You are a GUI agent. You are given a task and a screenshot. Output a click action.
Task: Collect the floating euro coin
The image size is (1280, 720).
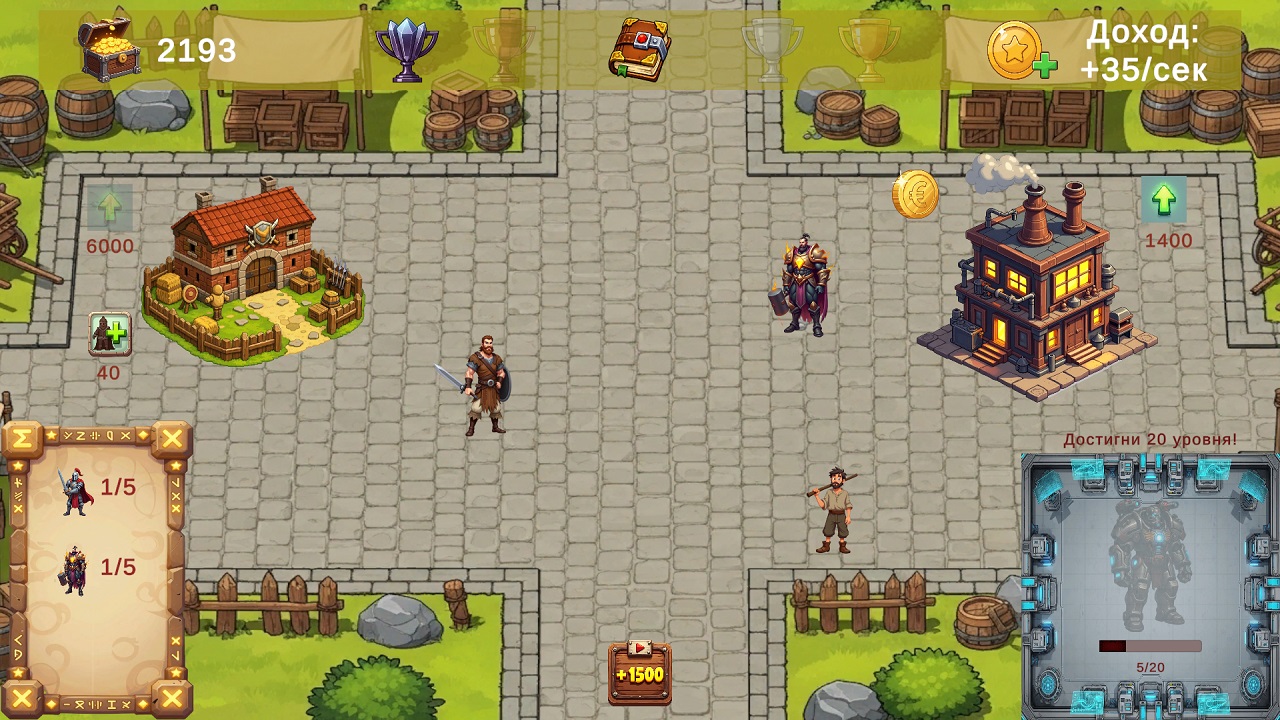pyautogui.click(x=914, y=196)
